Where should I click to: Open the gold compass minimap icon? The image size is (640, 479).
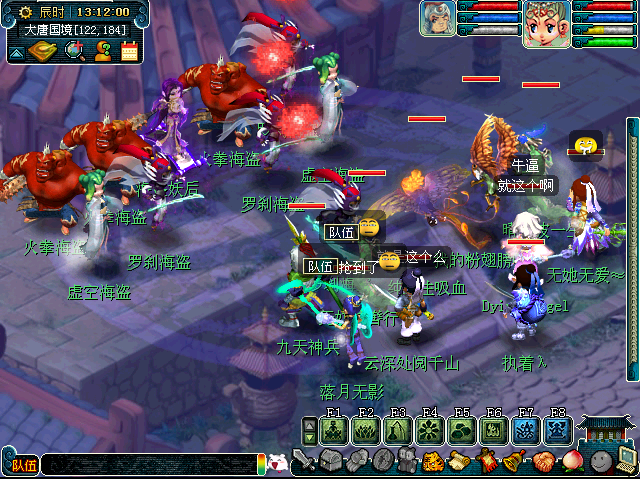click(x=44, y=51)
